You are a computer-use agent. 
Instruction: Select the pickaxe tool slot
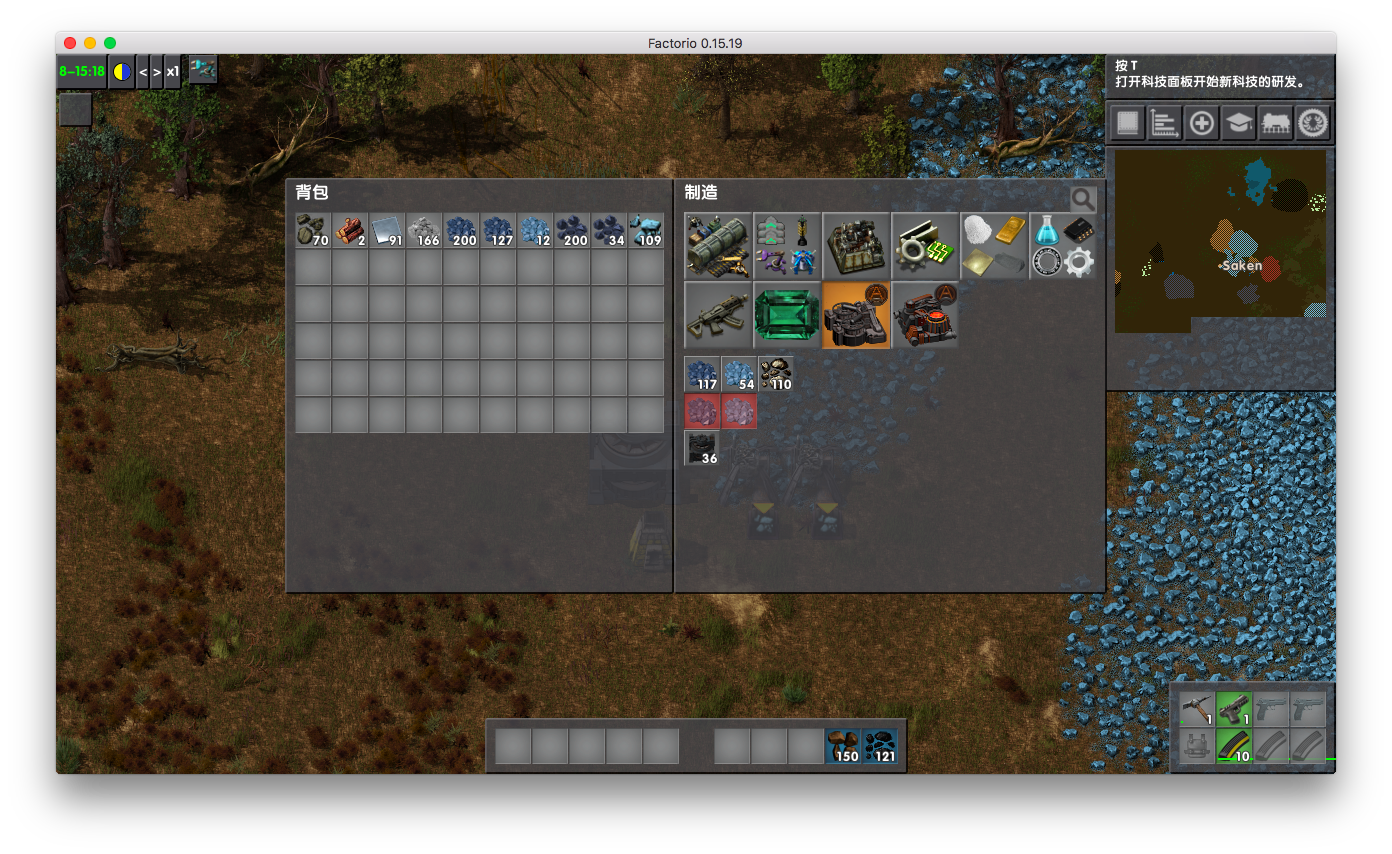tap(1196, 709)
